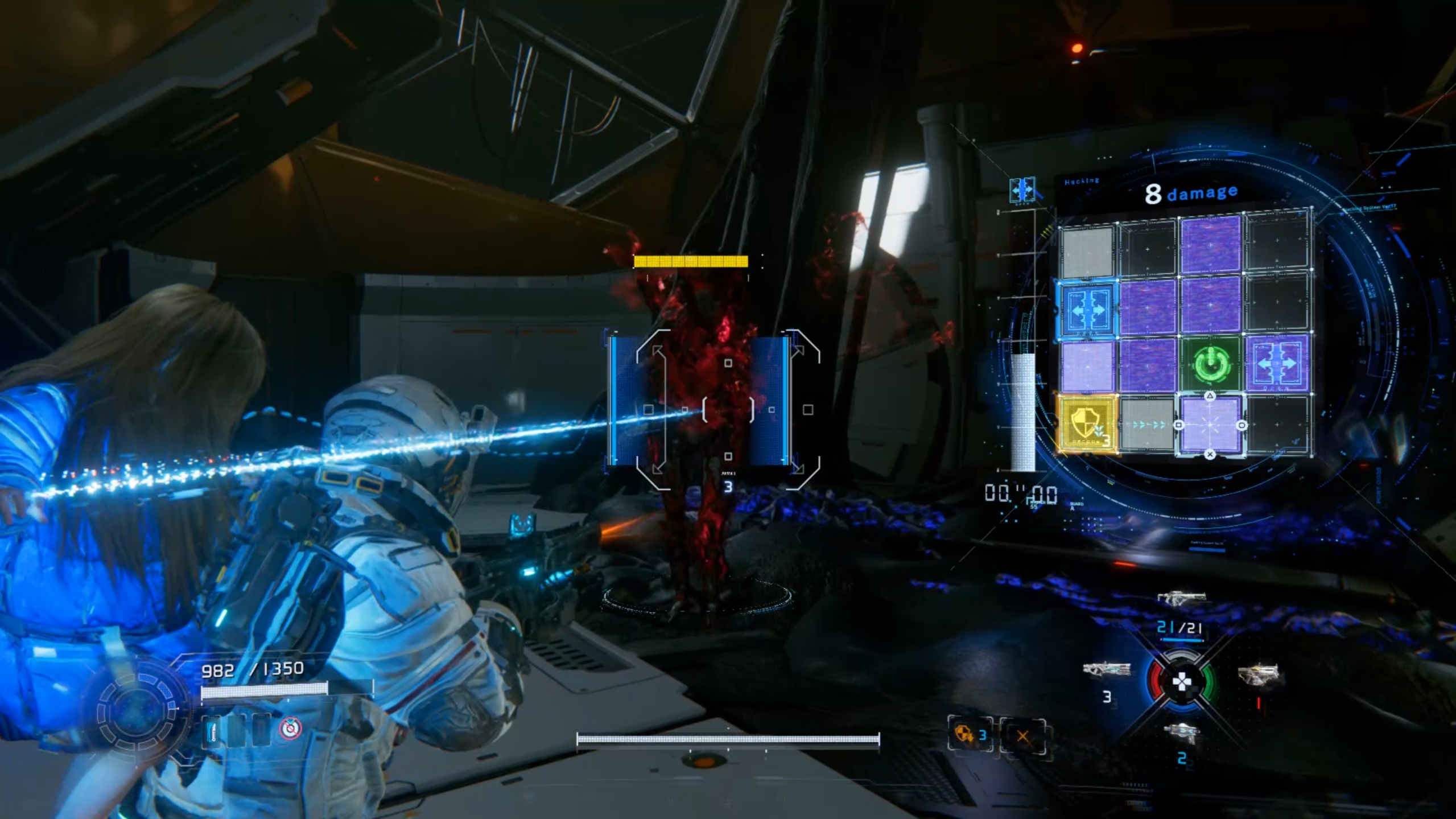1456x819 pixels.
Task: Select the highlighted blue open-arrows tile
Action: pyautogui.click(x=1087, y=308)
